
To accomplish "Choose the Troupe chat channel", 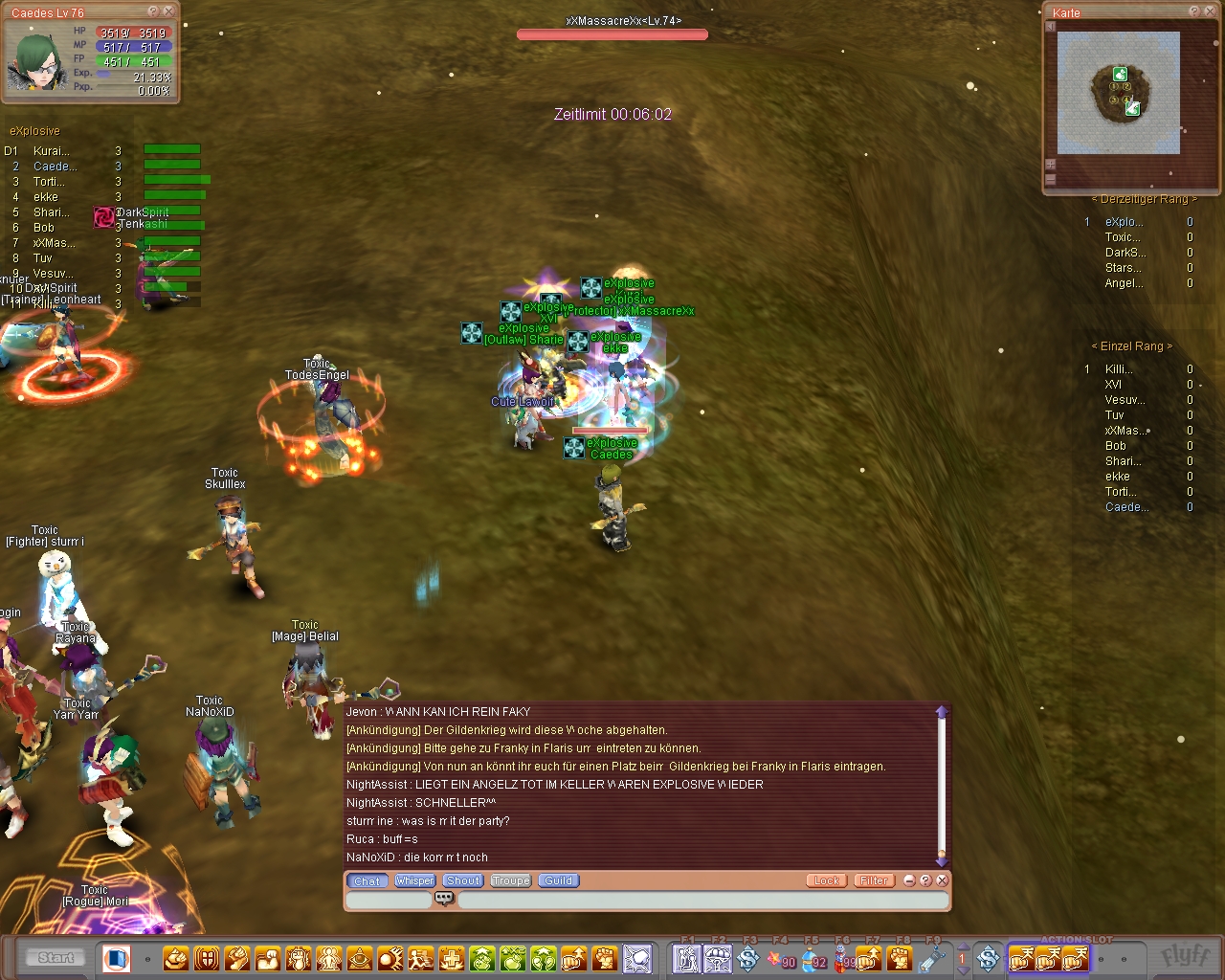I will pyautogui.click(x=511, y=880).
